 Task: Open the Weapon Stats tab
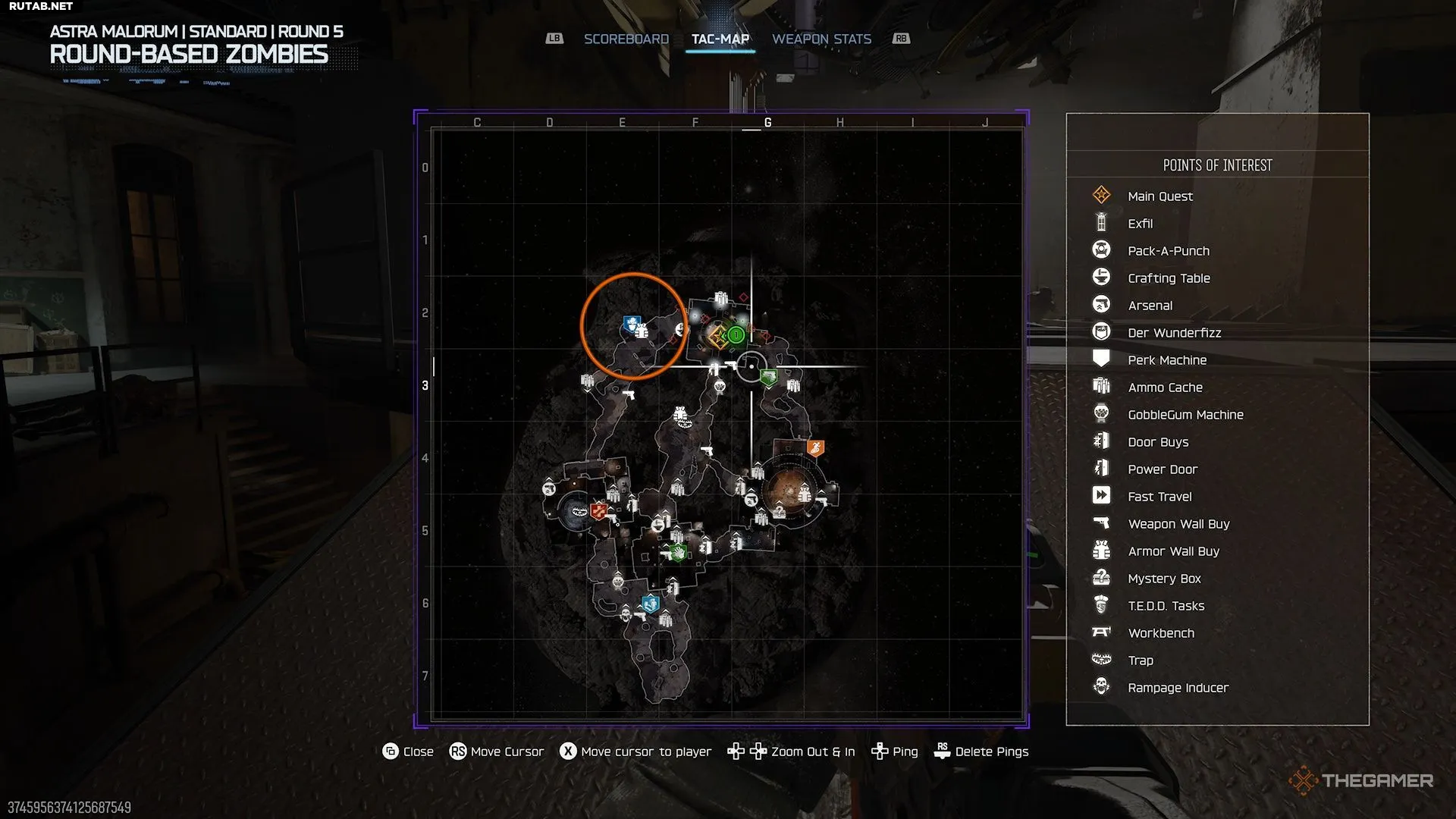(821, 39)
